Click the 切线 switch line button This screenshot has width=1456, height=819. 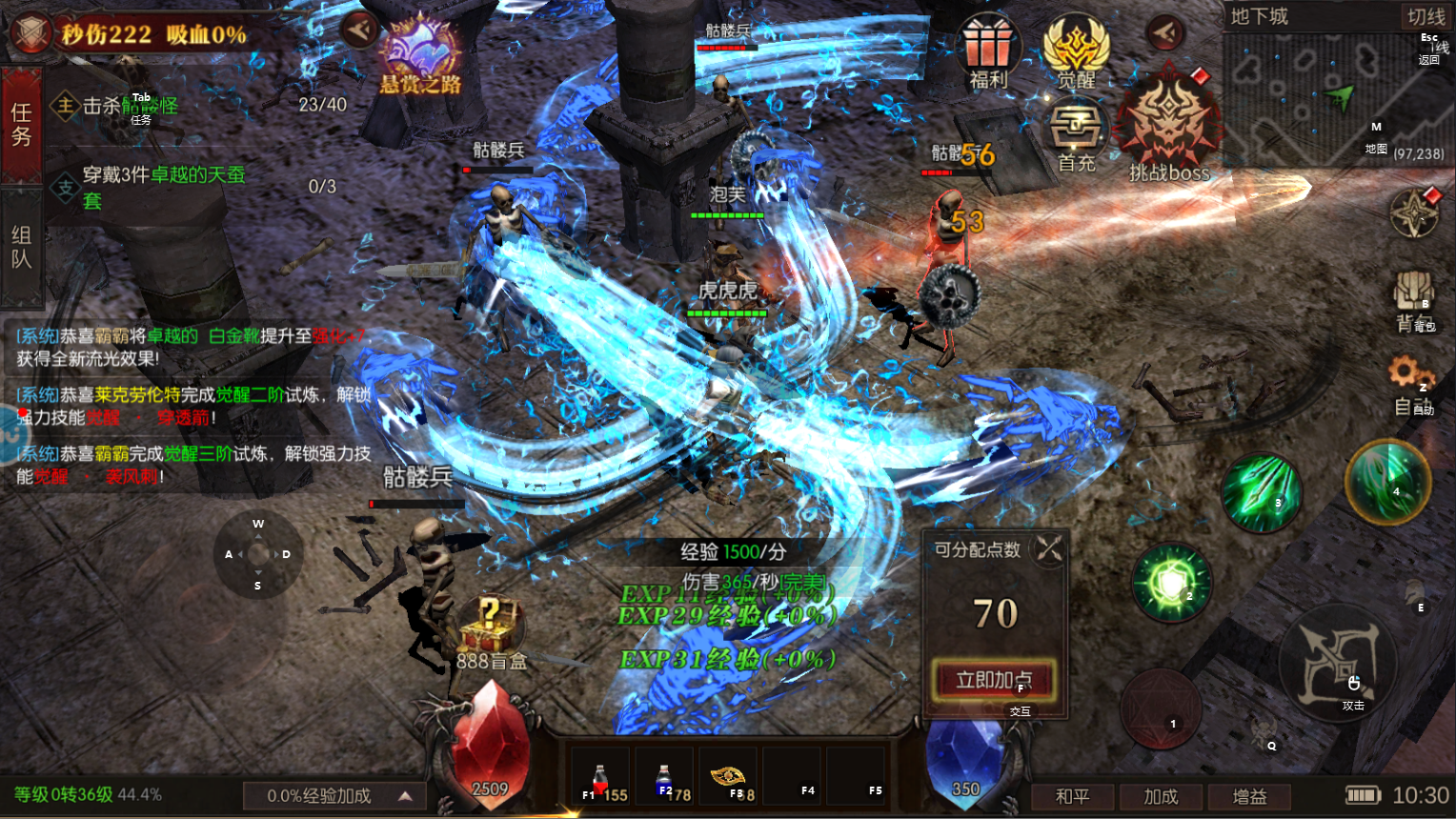(1426, 16)
